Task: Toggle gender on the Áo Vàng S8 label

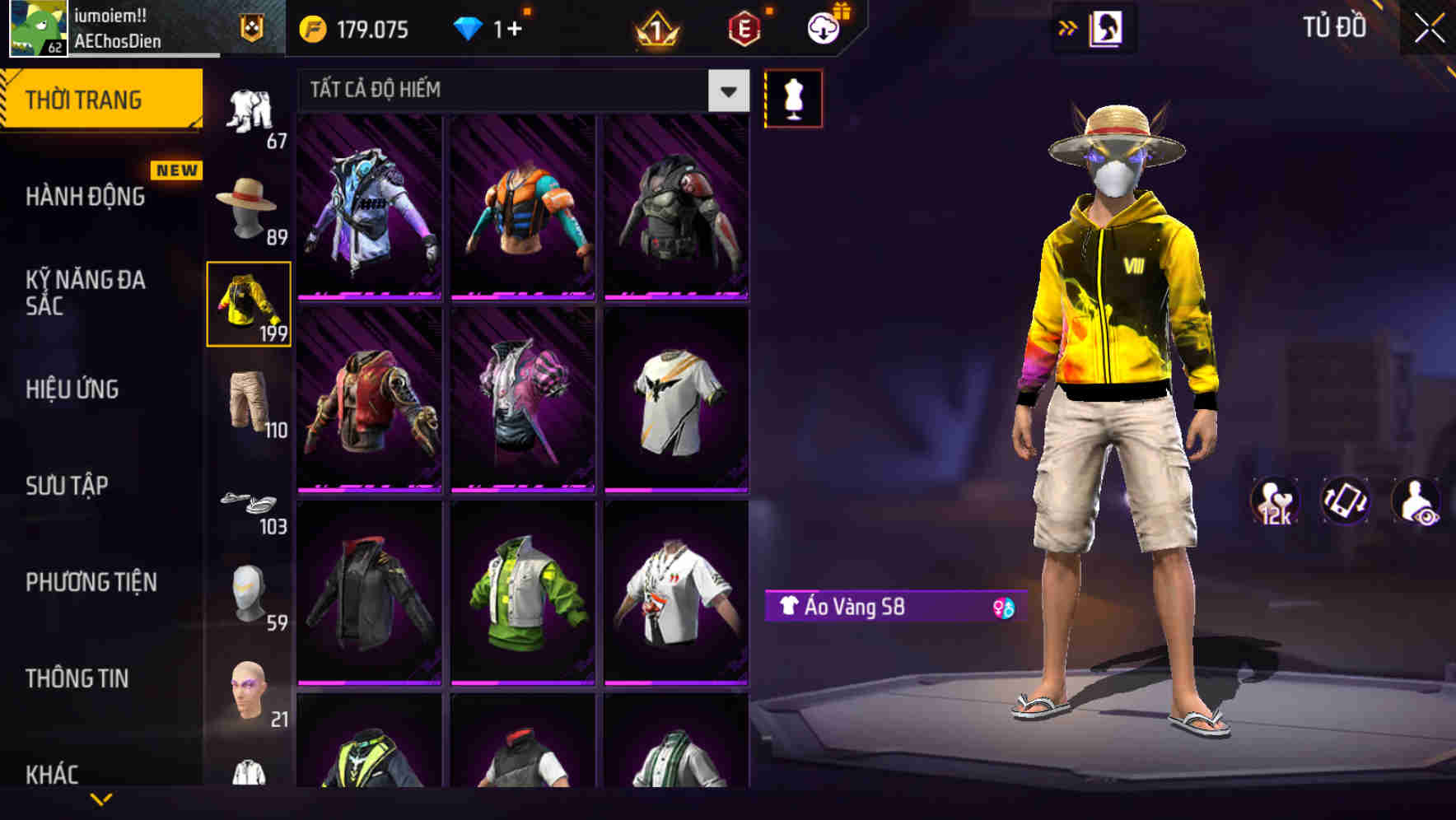Action: 1003,608
